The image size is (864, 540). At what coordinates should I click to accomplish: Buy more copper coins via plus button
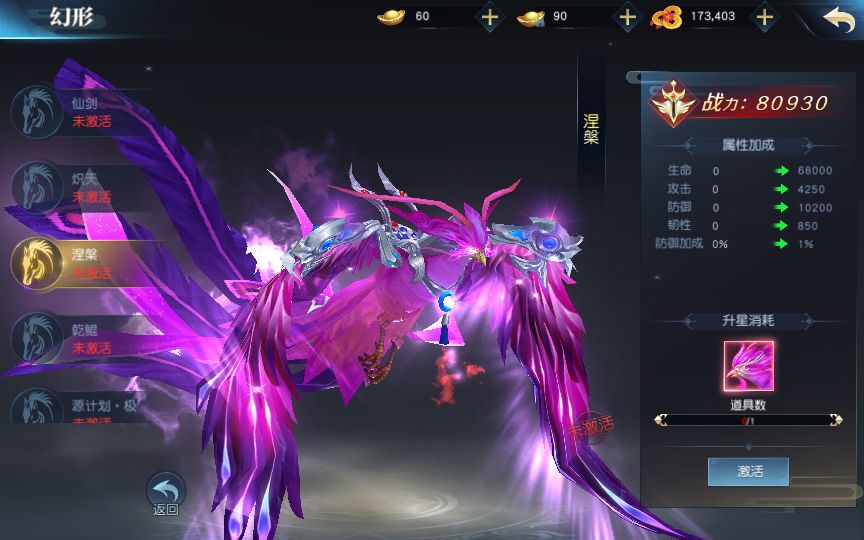[764, 17]
